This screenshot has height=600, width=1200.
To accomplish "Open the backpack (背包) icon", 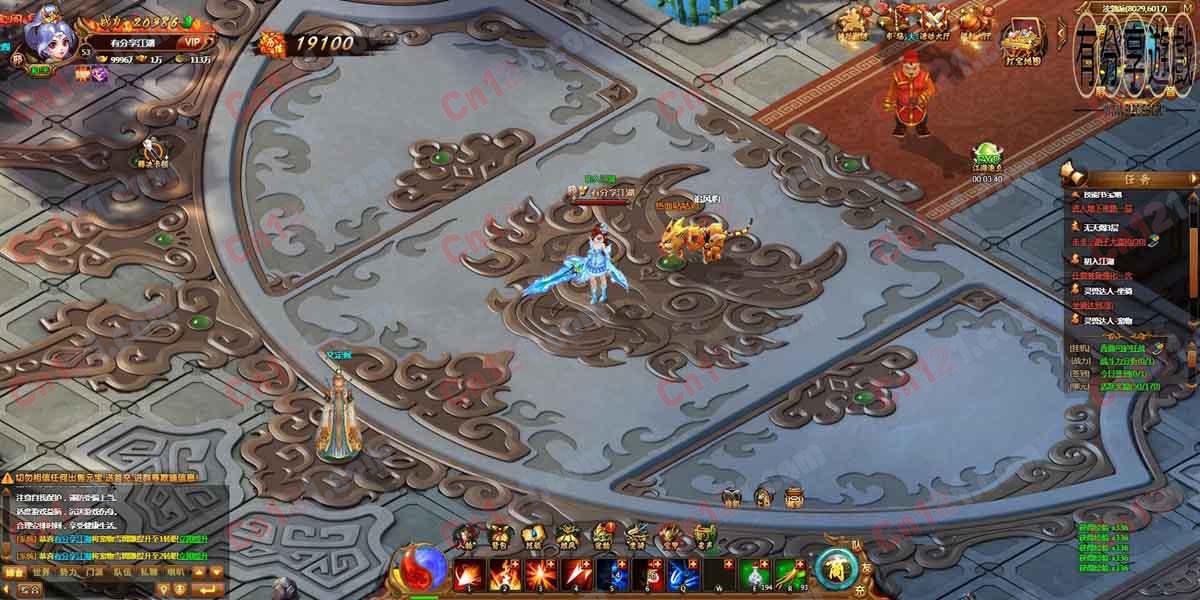I will pos(499,537).
